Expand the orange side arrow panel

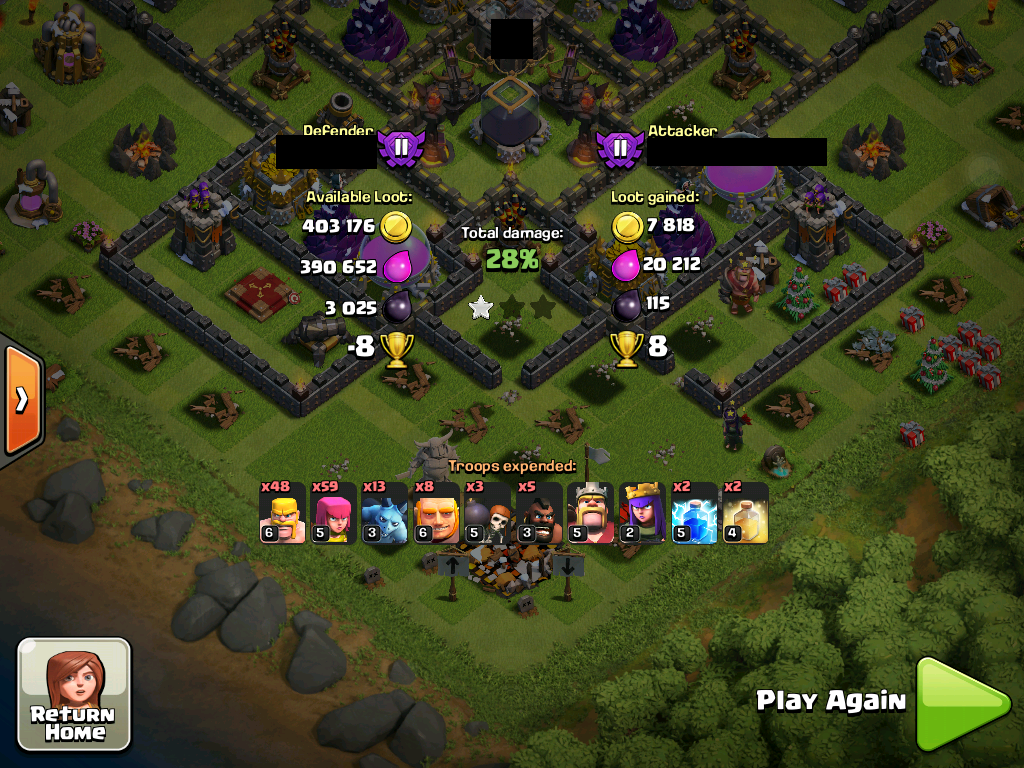point(20,400)
